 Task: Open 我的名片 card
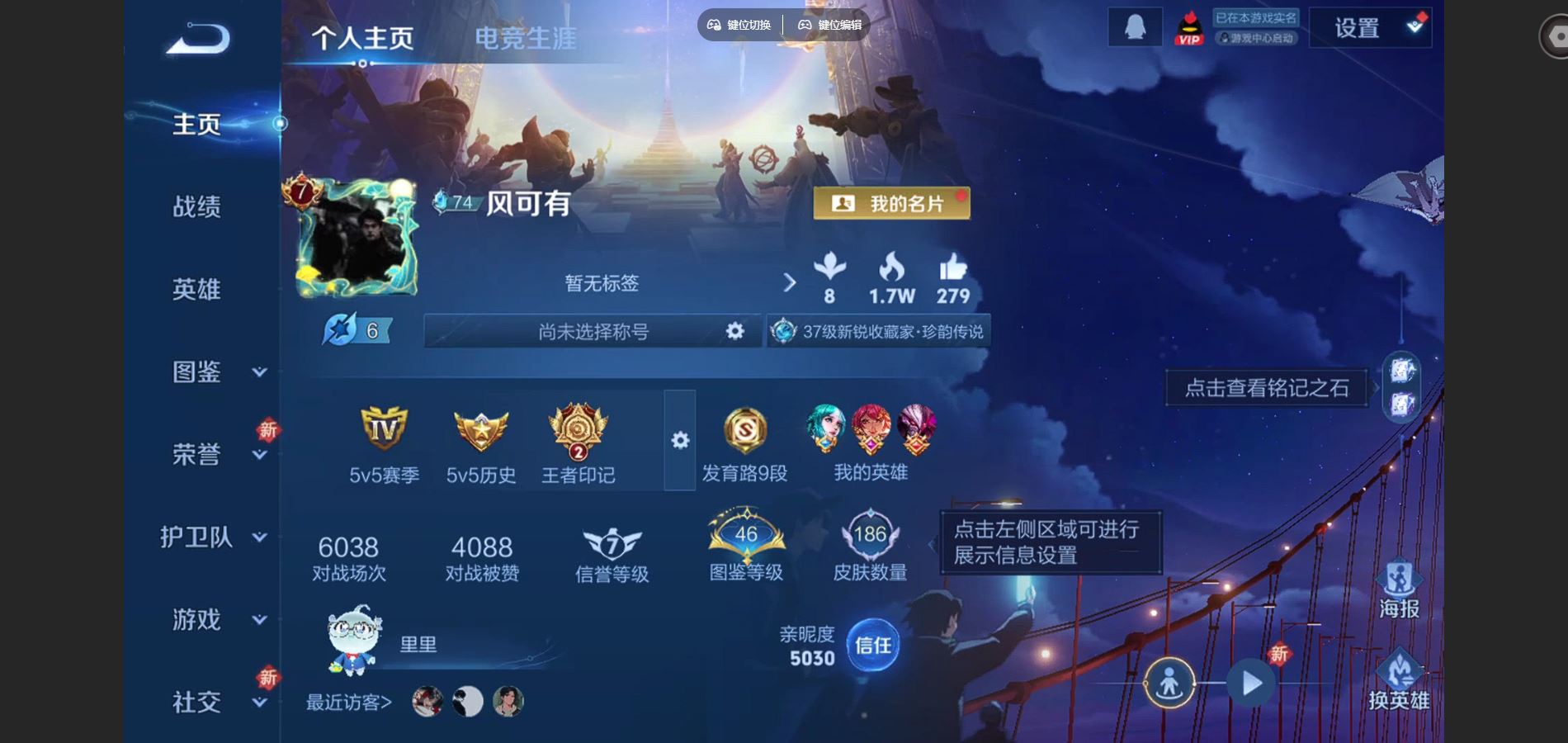pos(893,204)
